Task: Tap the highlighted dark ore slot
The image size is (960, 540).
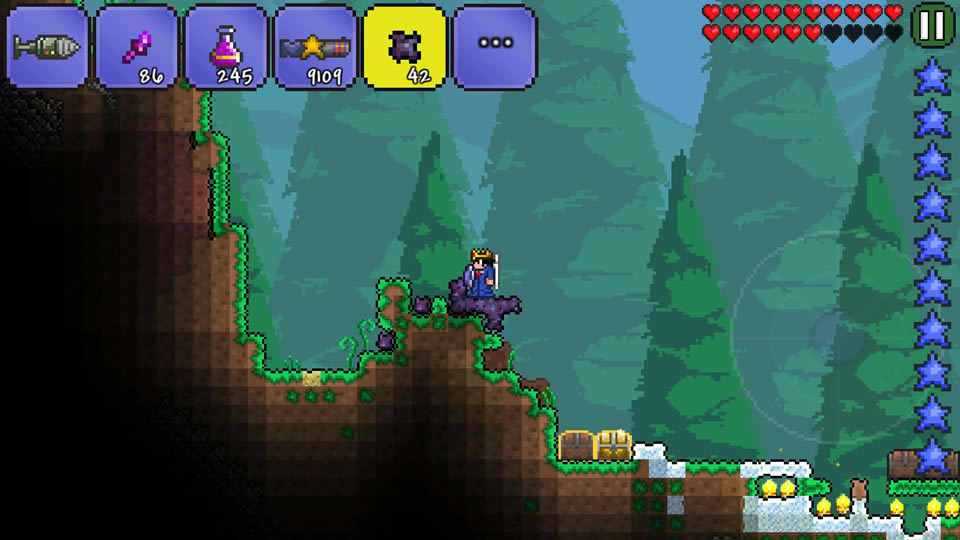Action: pyautogui.click(x=405, y=47)
